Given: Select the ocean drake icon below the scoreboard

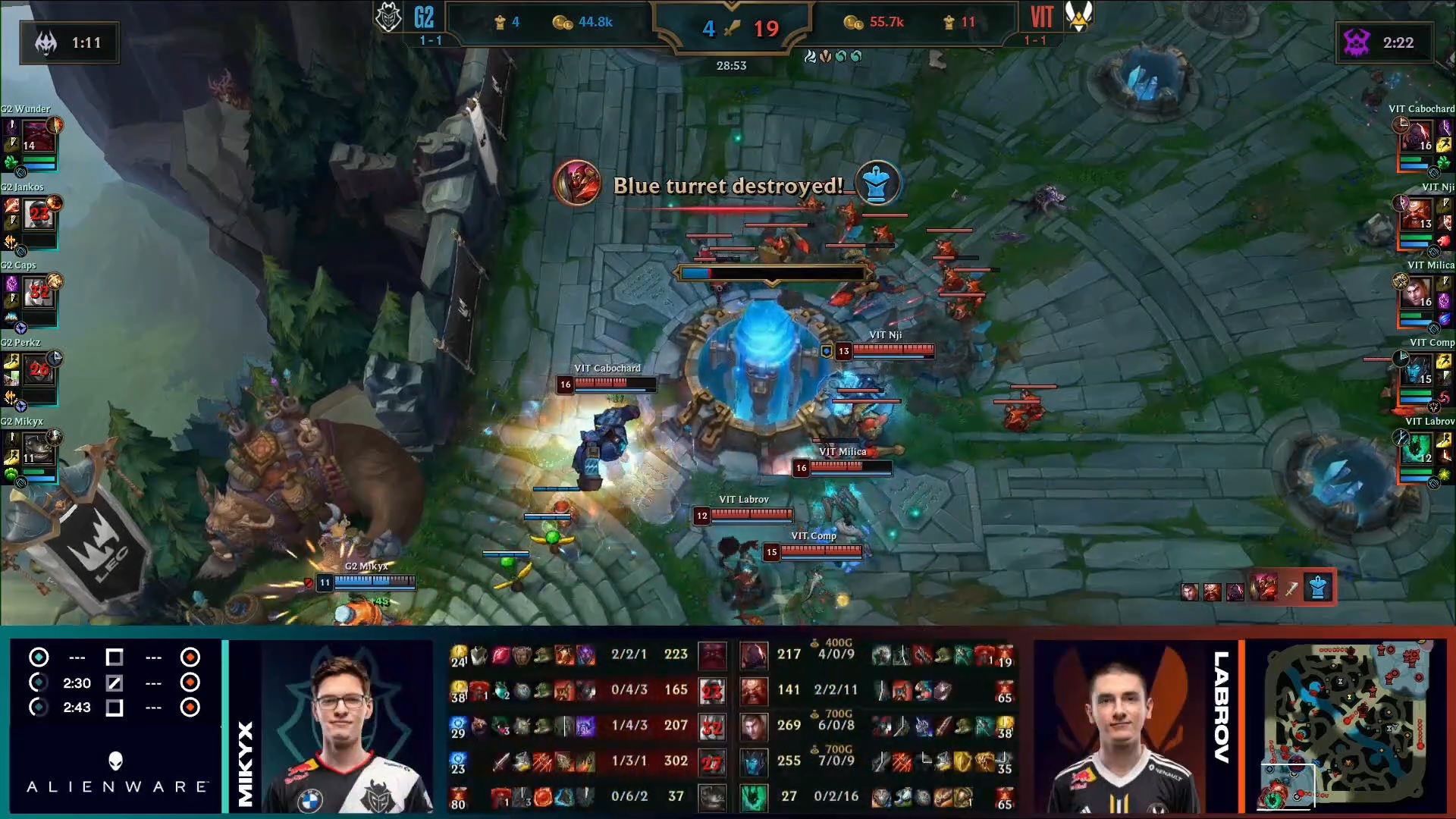Looking at the screenshot, I should point(840,55).
